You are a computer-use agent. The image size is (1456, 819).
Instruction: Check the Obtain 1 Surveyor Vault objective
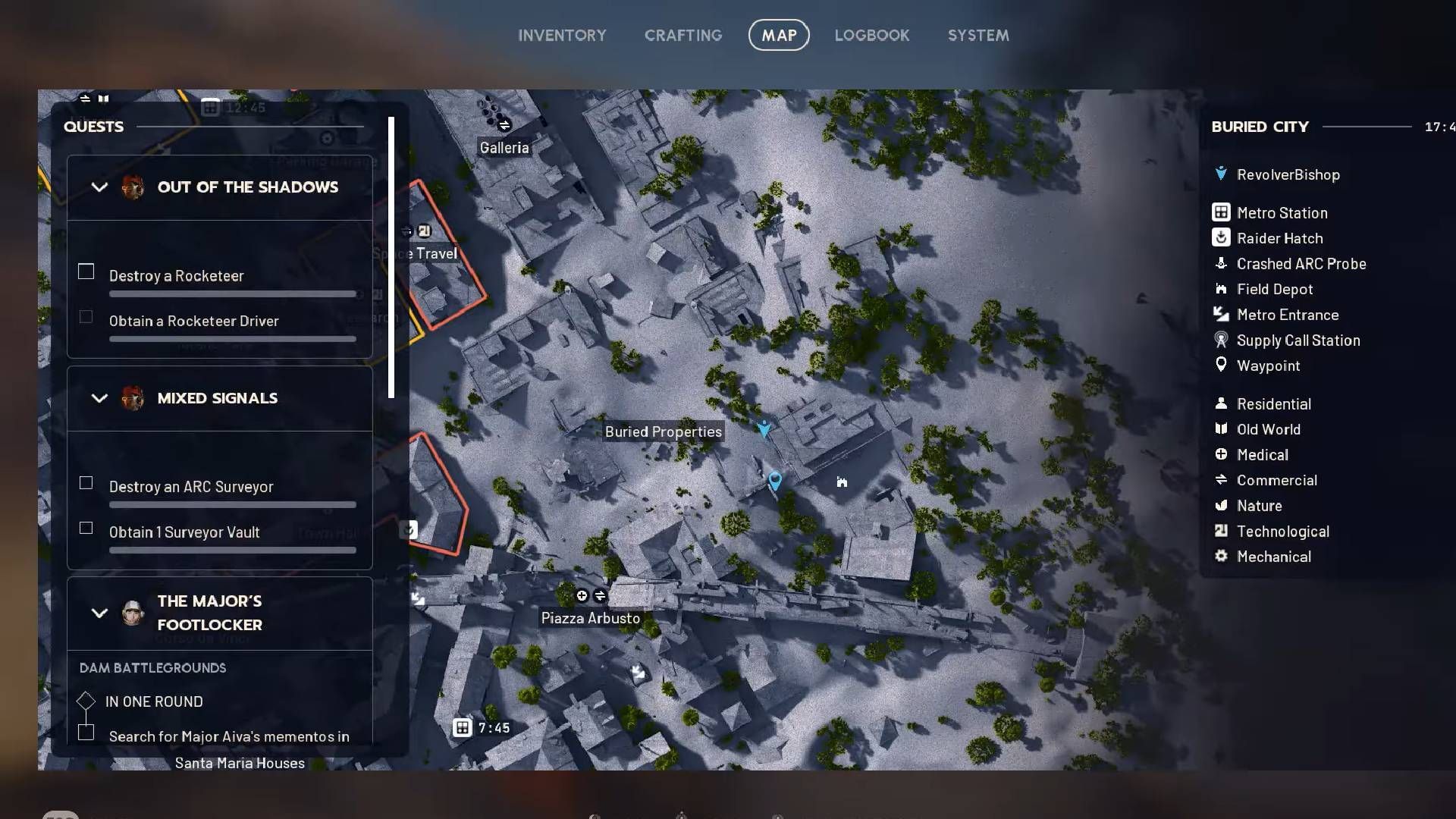[86, 529]
